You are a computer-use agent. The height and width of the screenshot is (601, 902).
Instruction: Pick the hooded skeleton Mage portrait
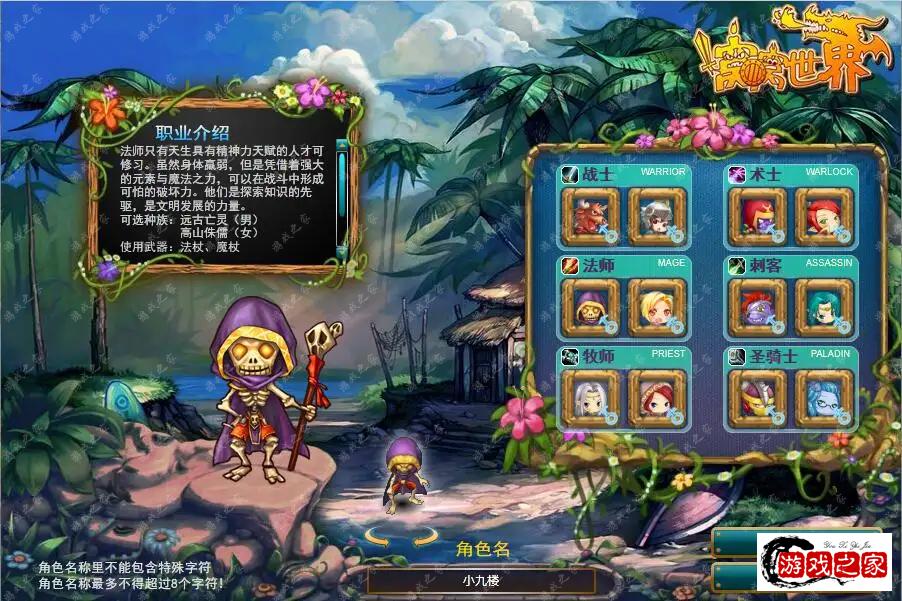[590, 306]
